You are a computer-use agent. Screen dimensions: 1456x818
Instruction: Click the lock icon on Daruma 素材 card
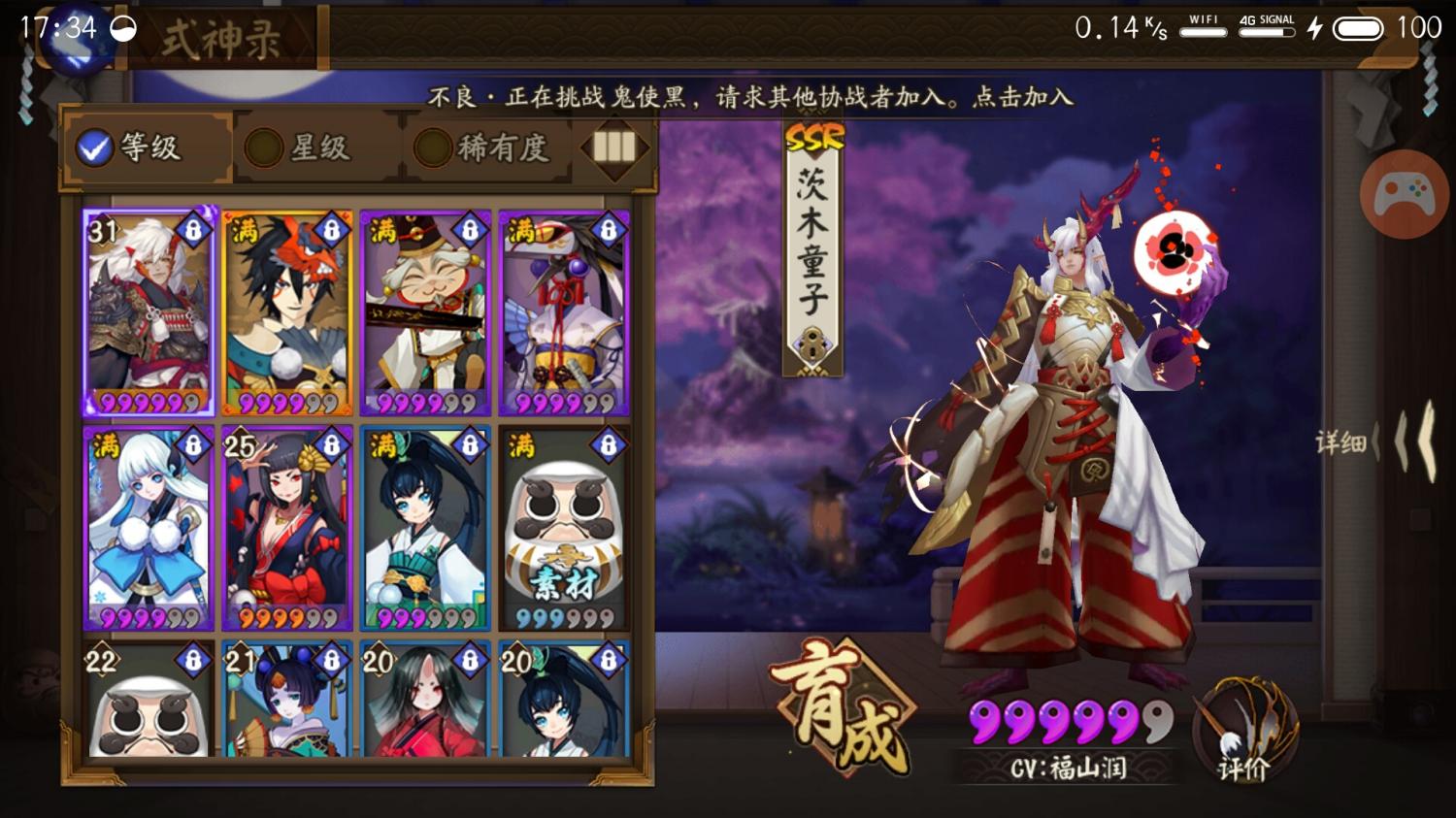click(607, 444)
